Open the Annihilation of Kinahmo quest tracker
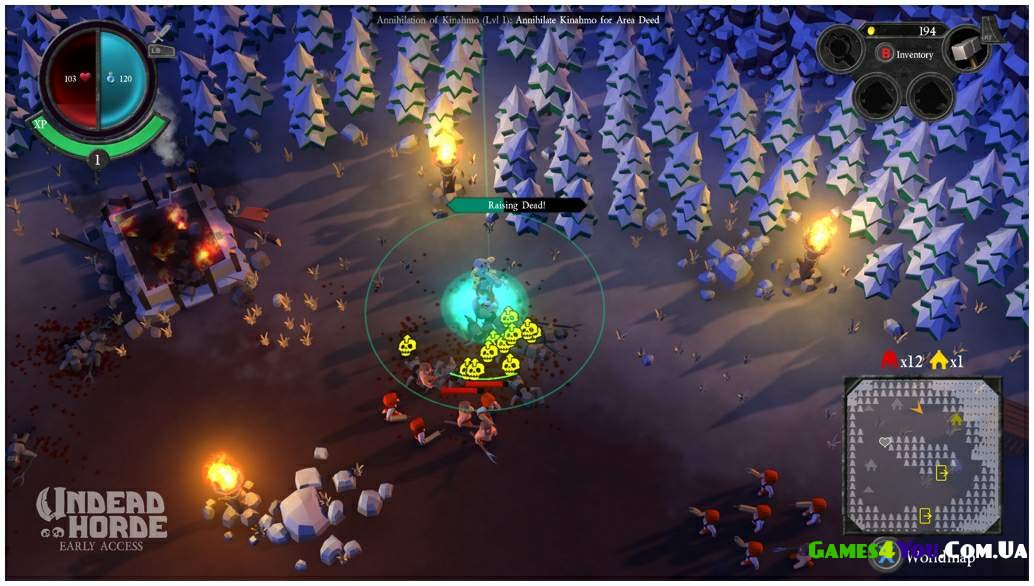This screenshot has width=1034, height=586. 517,19
